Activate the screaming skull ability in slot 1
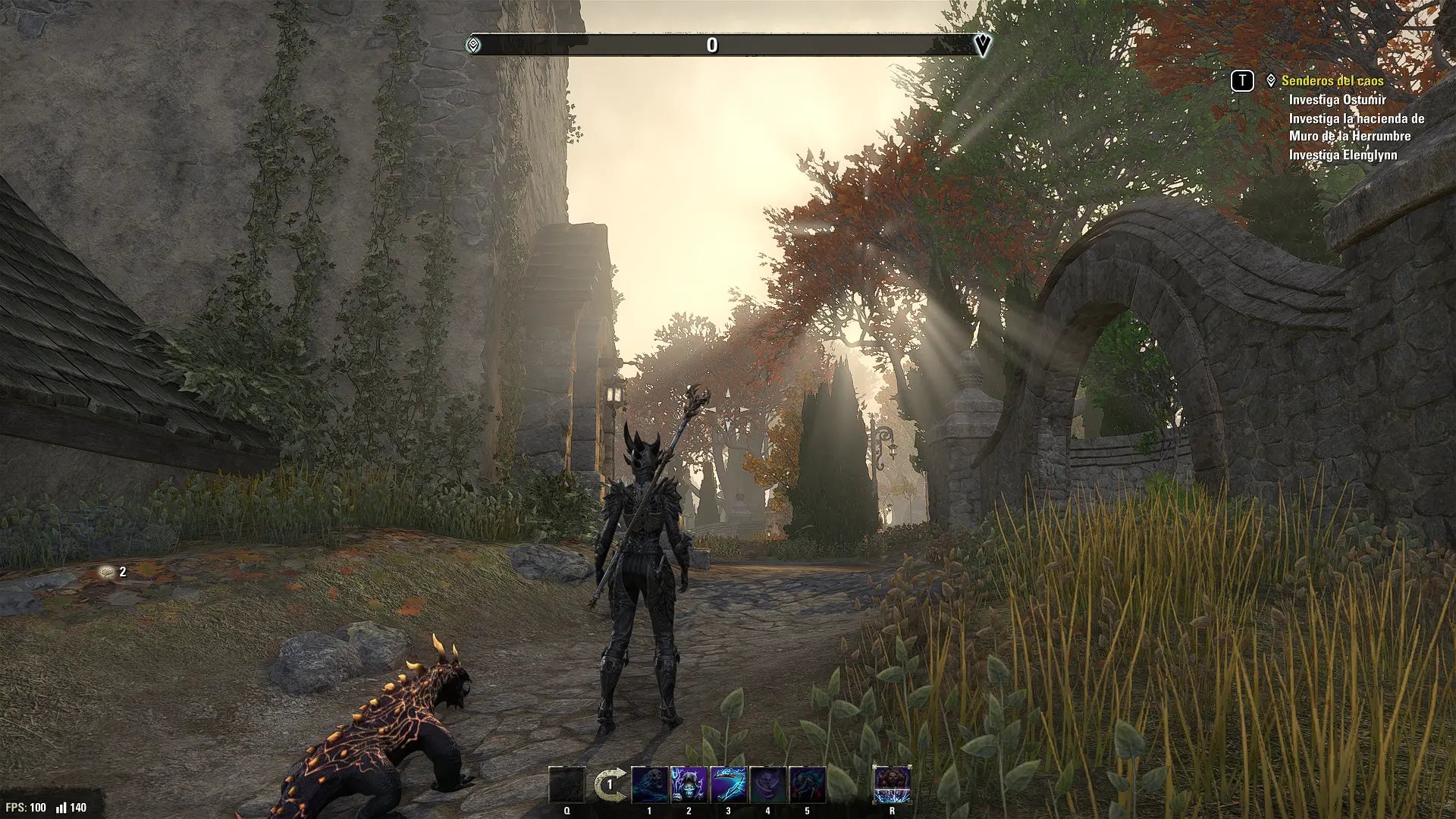Viewport: 1456px width, 819px height. pos(650,785)
